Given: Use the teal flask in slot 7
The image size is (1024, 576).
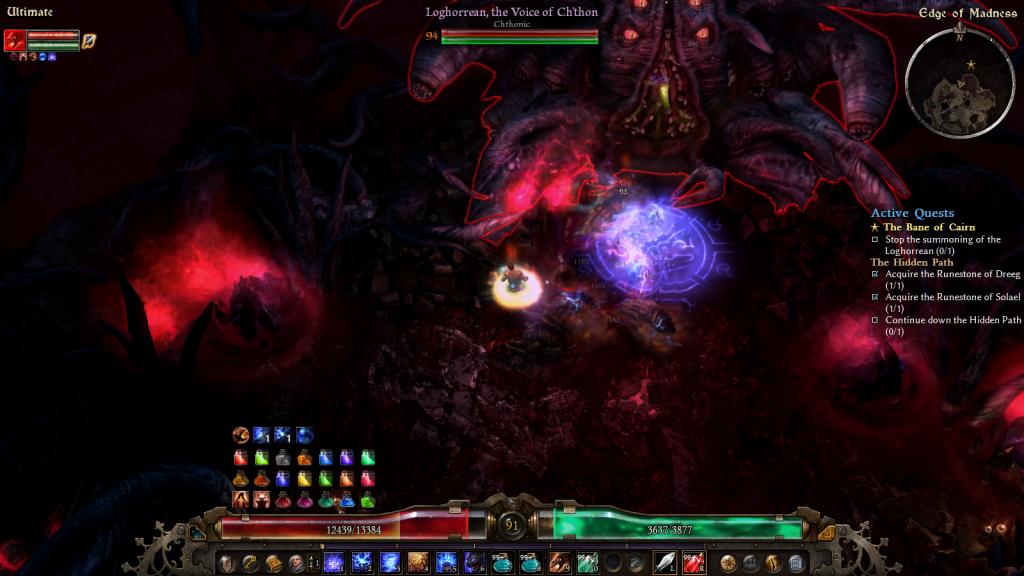Looking at the screenshot, I should pos(502,562).
